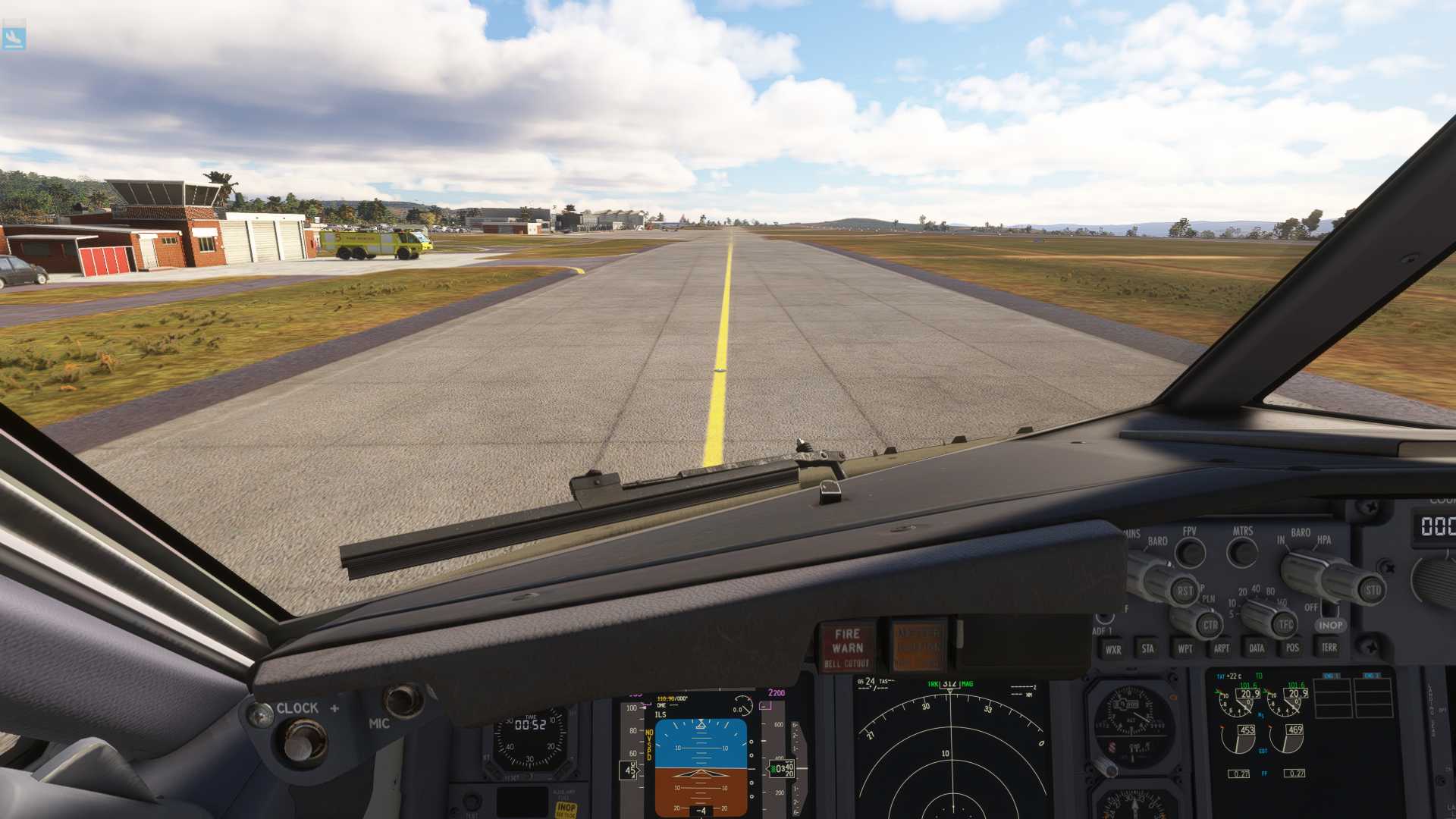Toggle the MTRS meters button
Viewport: 1456px width, 819px height.
pyautogui.click(x=1242, y=552)
